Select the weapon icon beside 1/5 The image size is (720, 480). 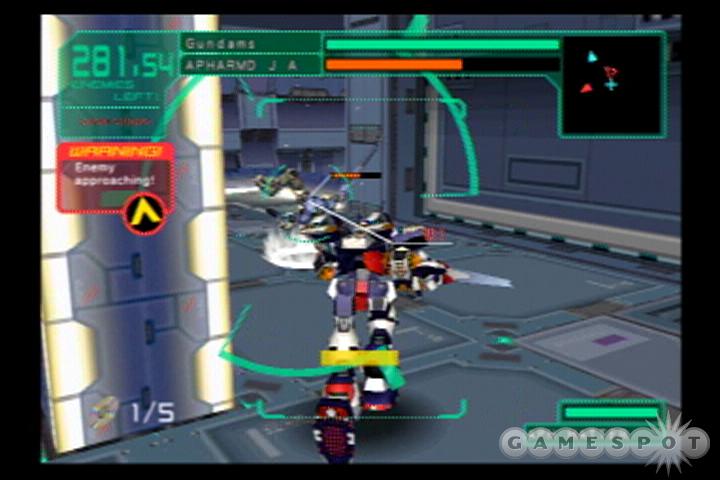(x=102, y=410)
